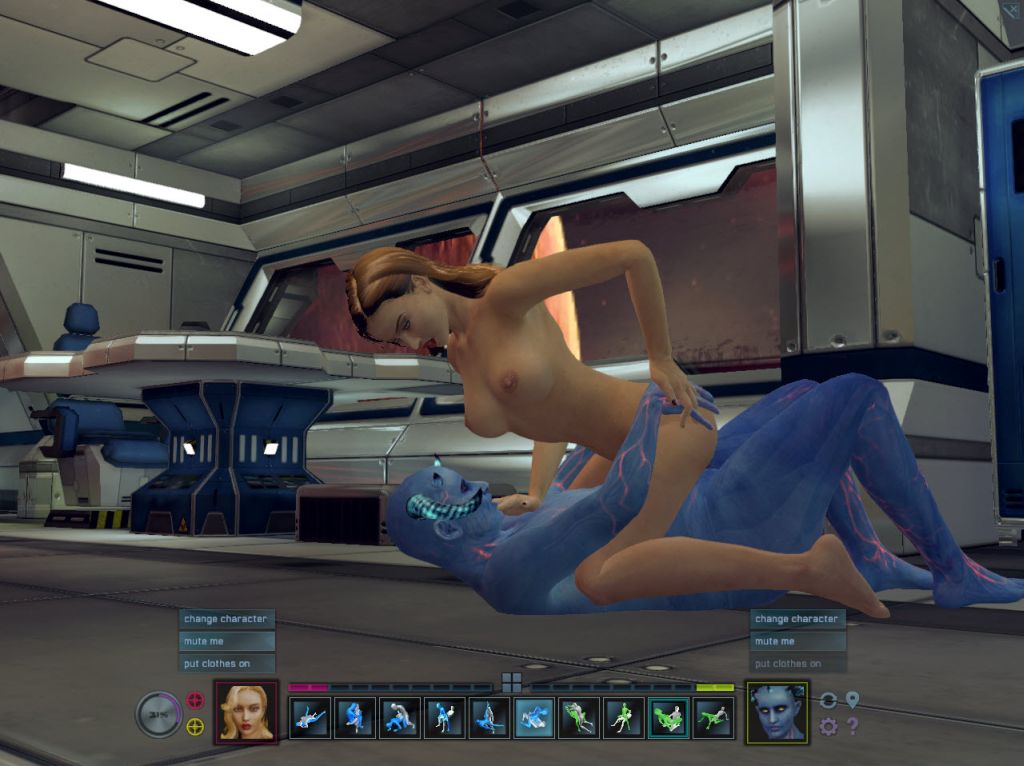This screenshot has width=1024, height=766.
Task: Click the yellow crosshair icon
Action: pos(196,726)
